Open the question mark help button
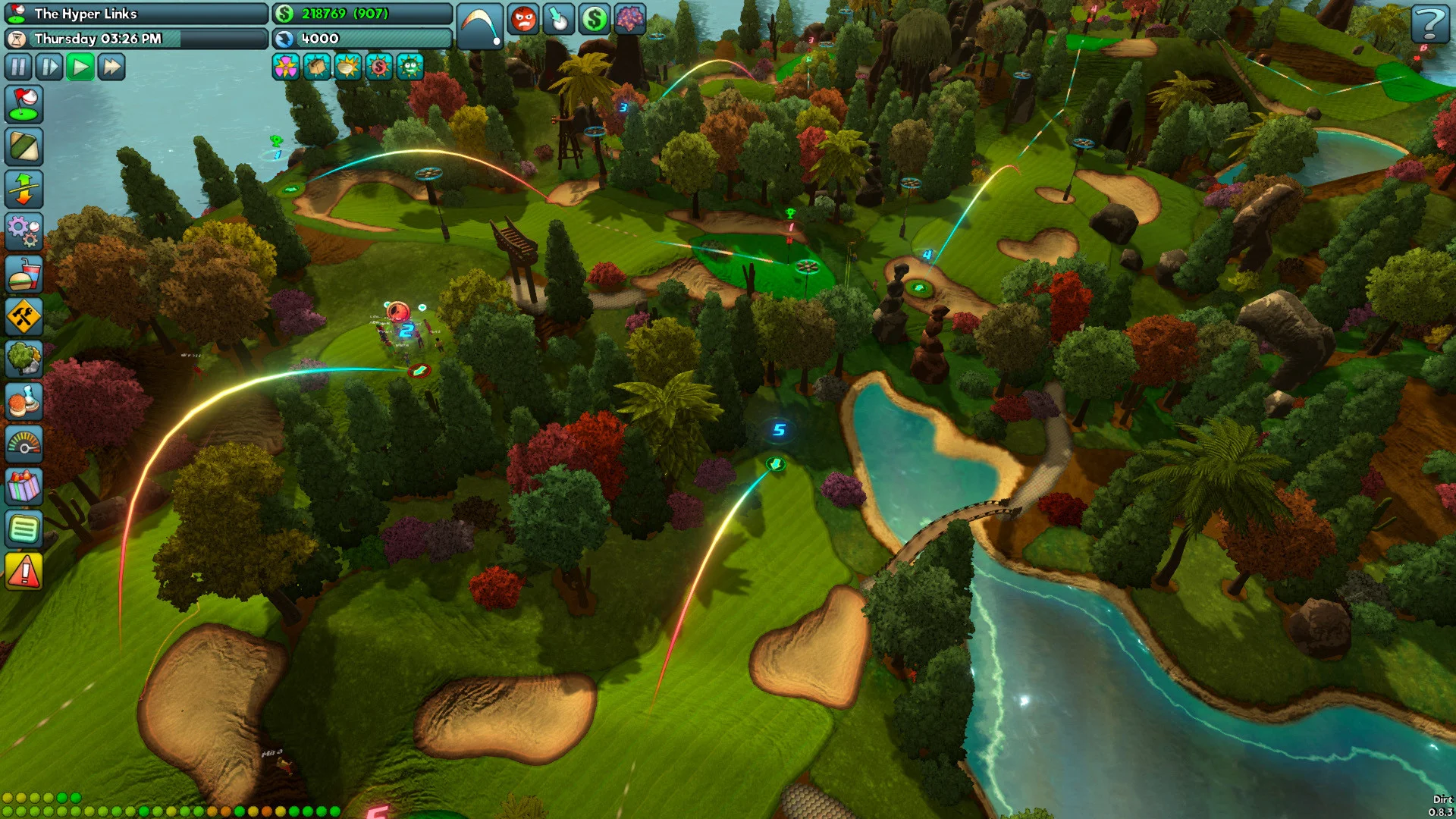1456x819 pixels. point(1429,24)
